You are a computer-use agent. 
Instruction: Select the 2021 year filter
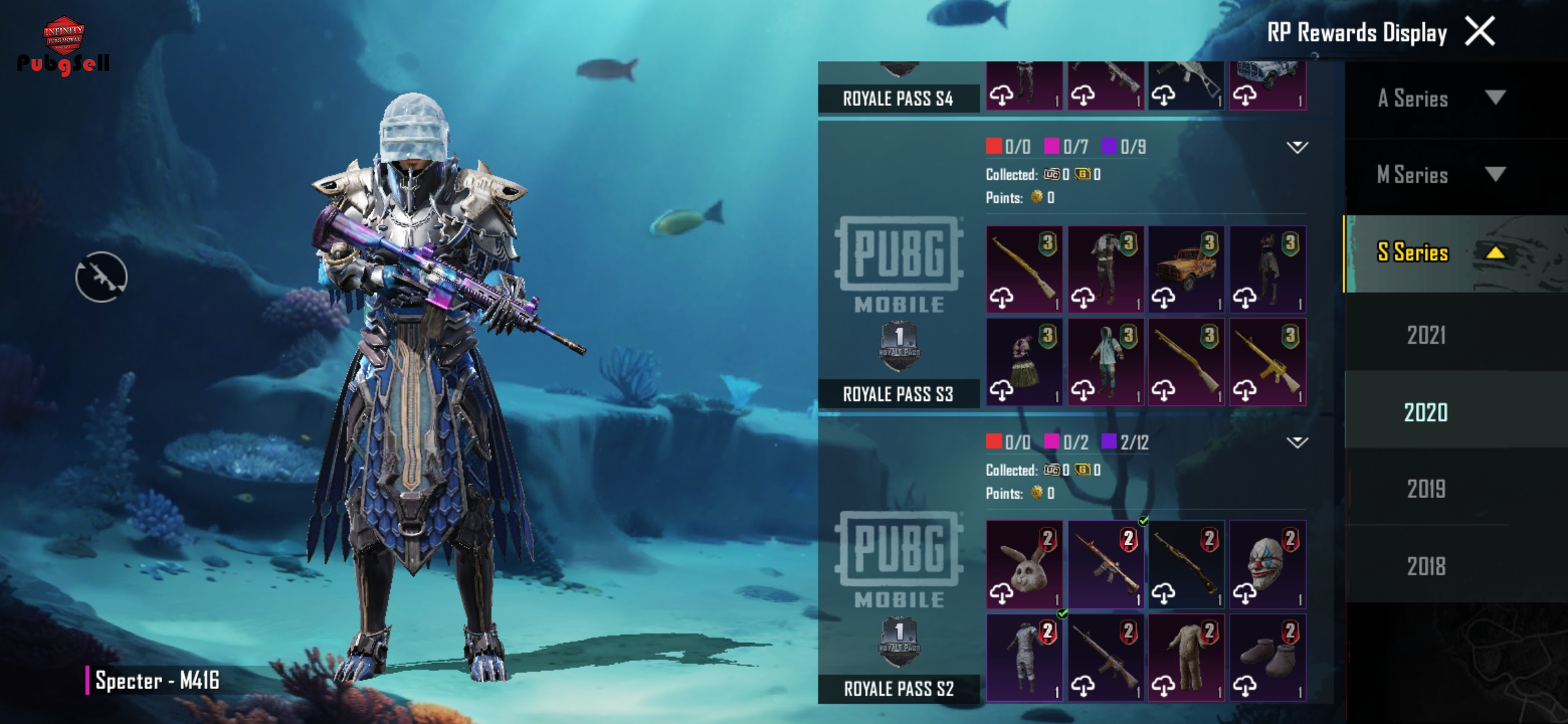pos(1426,335)
